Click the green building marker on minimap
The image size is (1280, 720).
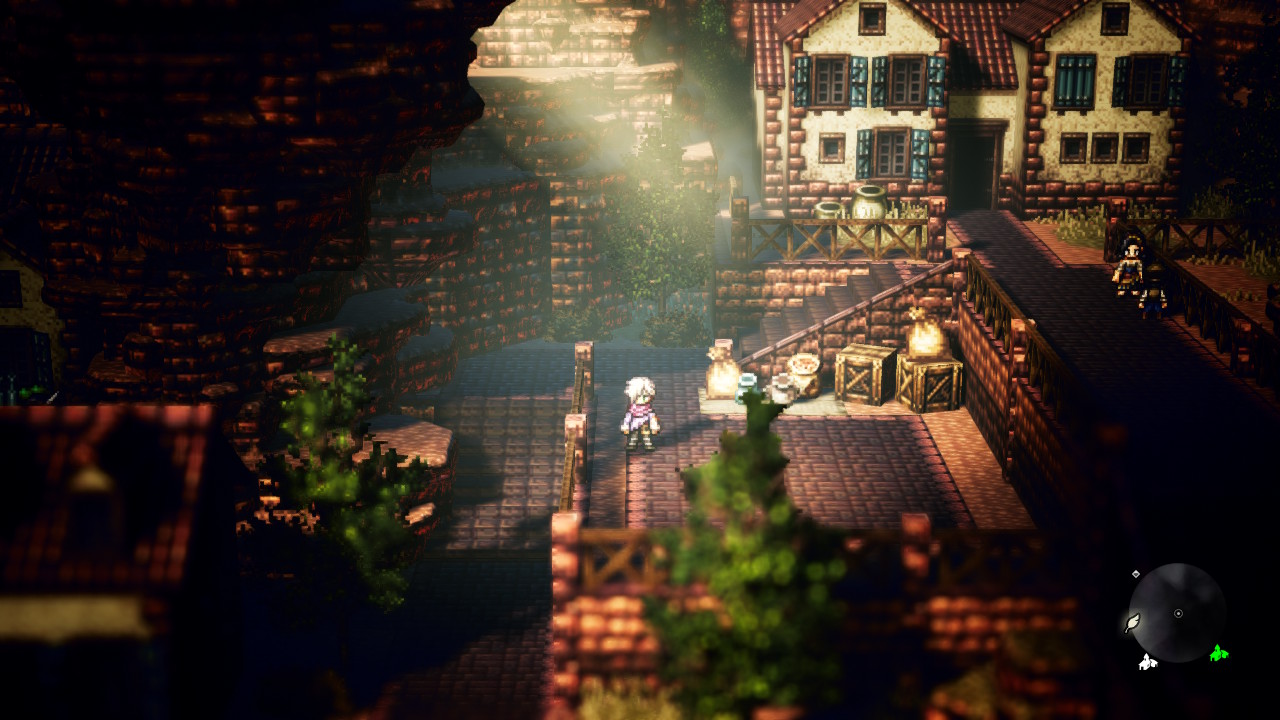pos(1218,654)
